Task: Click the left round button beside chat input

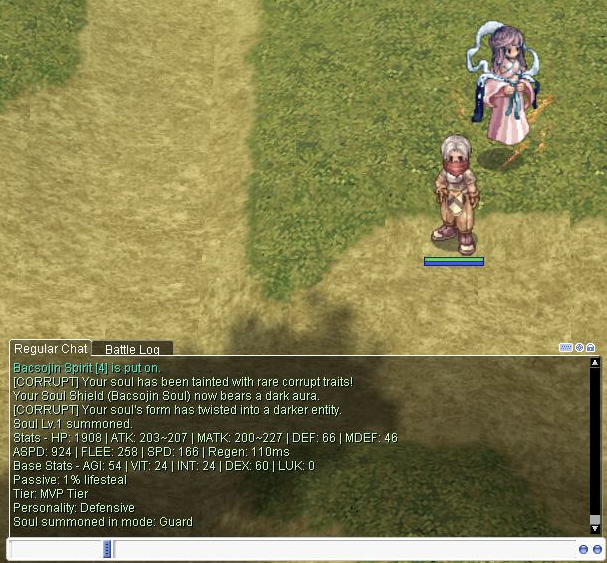Action: [583, 549]
